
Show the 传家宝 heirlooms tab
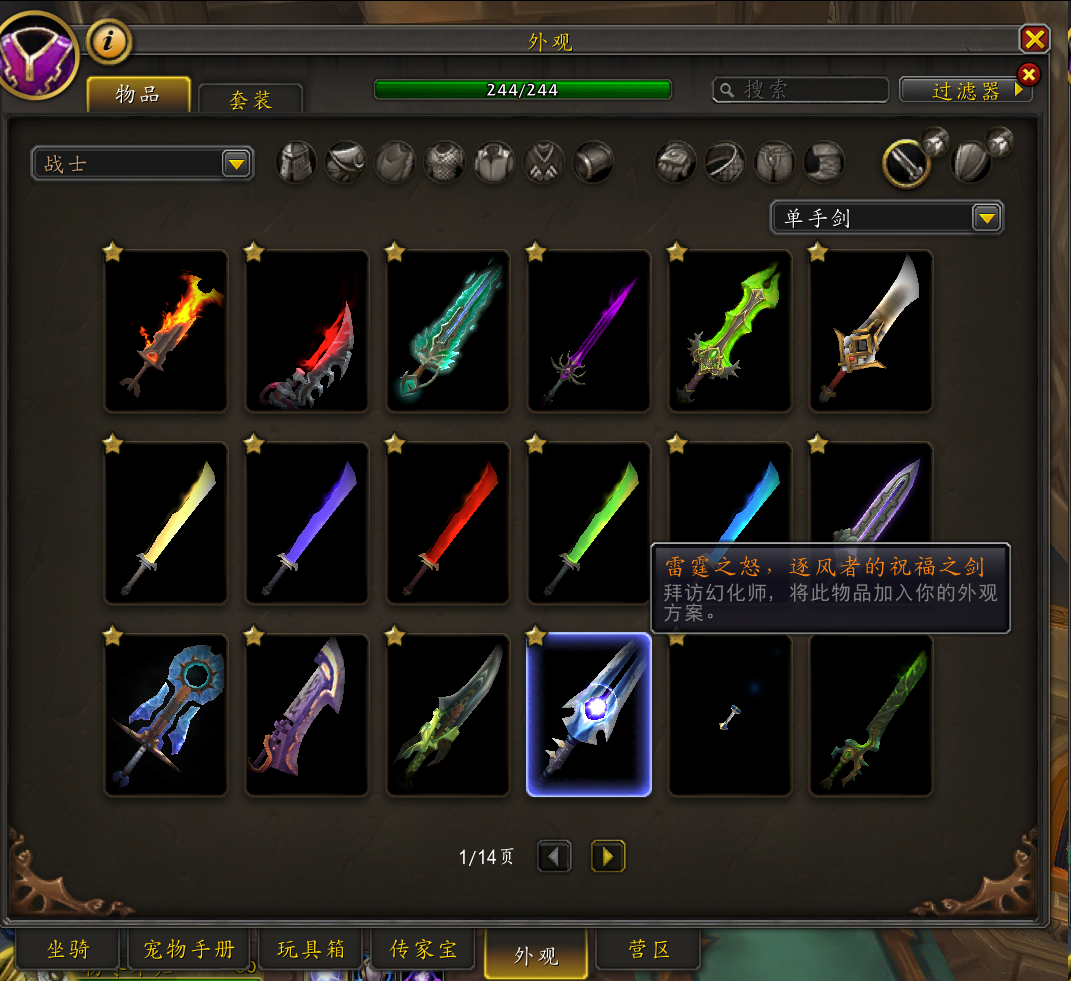point(424,950)
